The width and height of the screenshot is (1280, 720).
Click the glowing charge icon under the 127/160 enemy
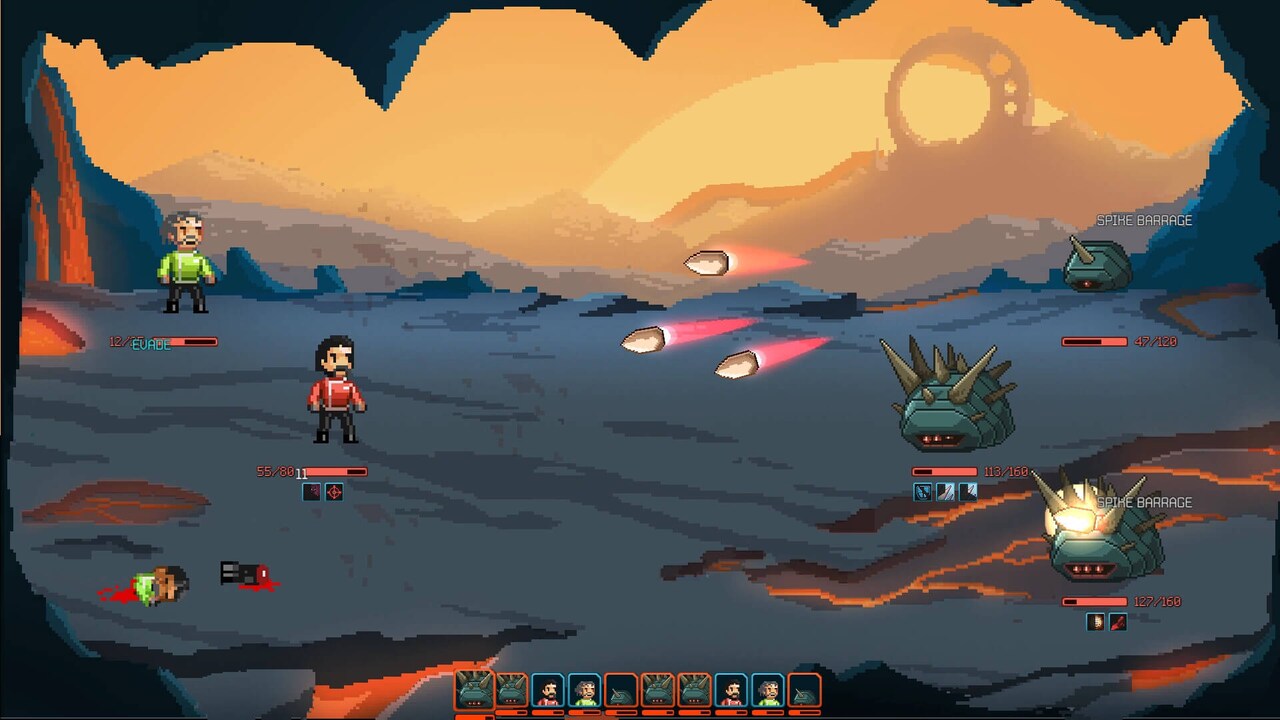1095,621
